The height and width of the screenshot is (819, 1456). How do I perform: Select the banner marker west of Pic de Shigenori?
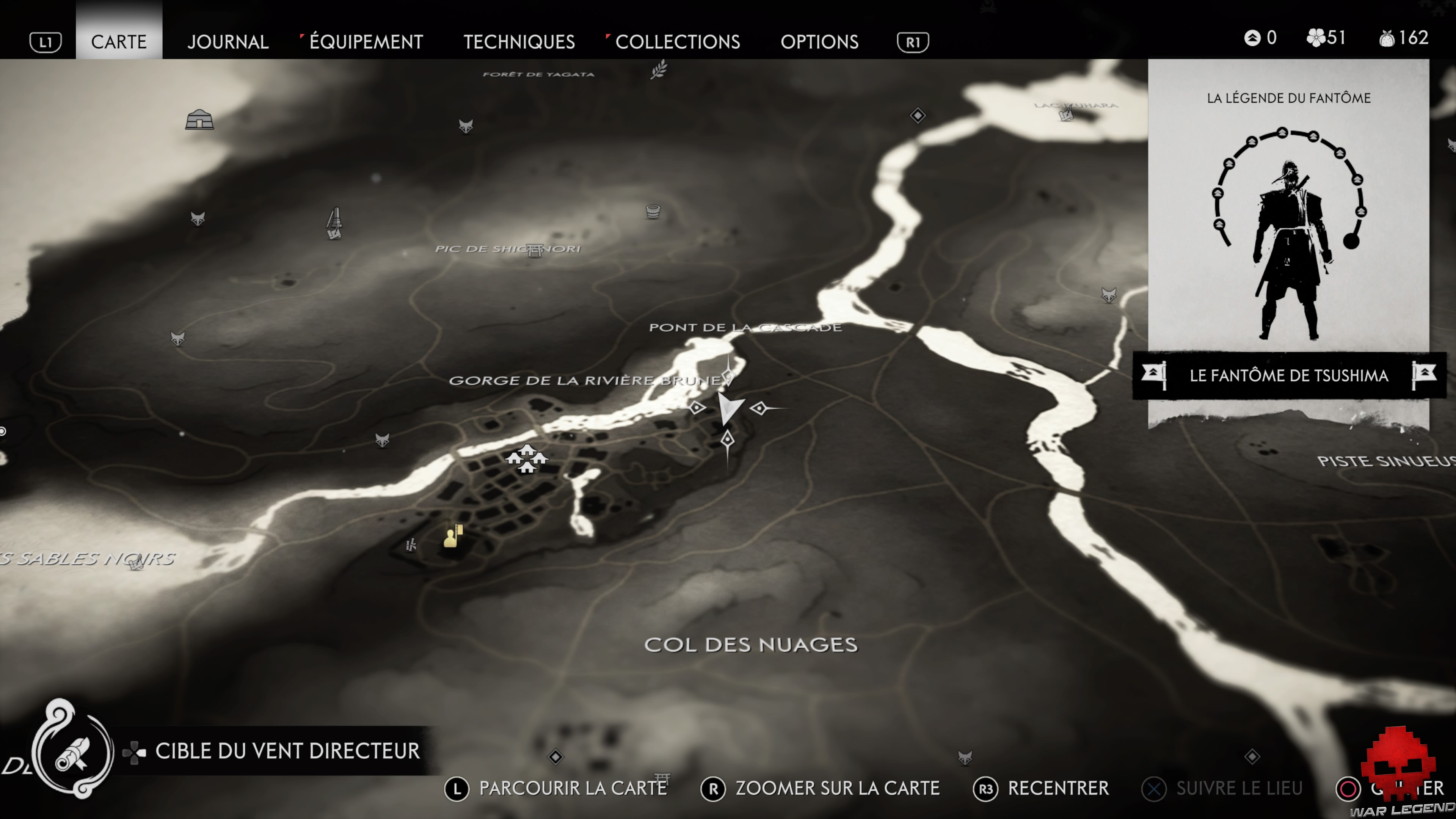(334, 224)
